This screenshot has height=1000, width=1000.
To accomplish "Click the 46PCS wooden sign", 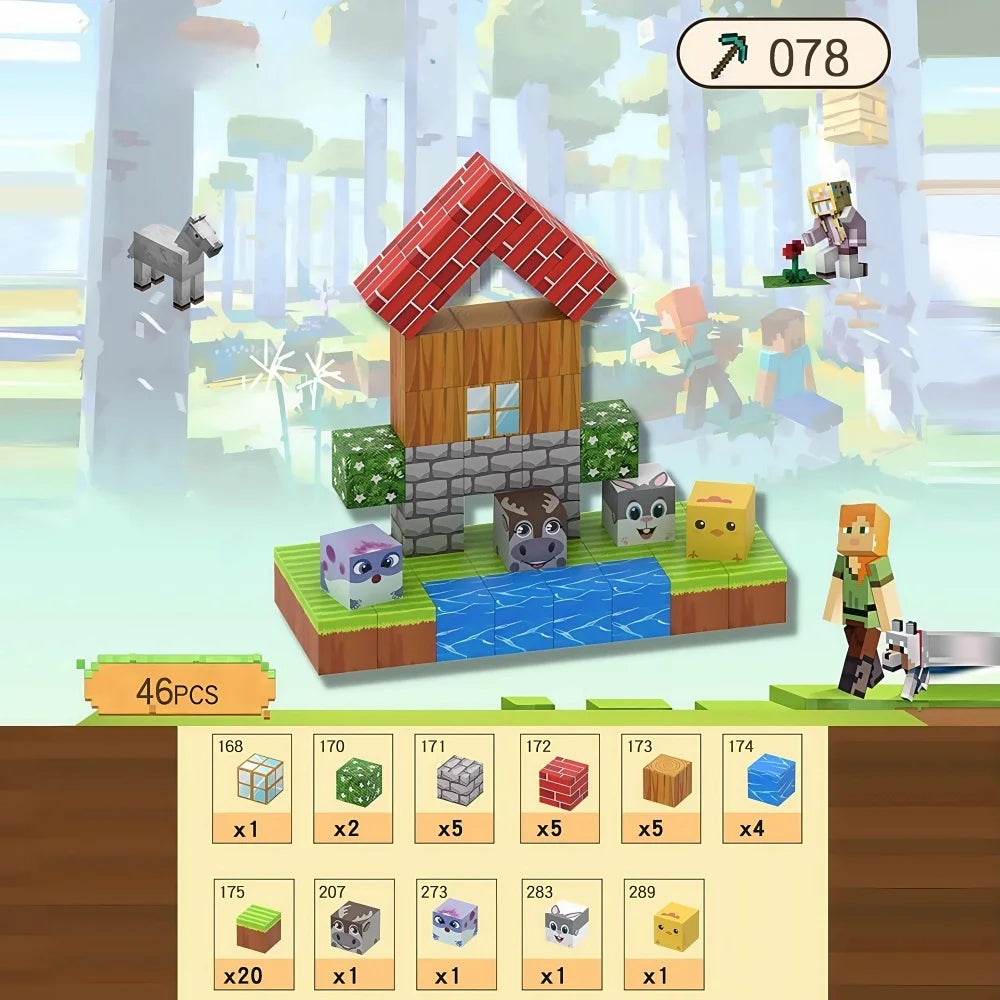I will [177, 689].
